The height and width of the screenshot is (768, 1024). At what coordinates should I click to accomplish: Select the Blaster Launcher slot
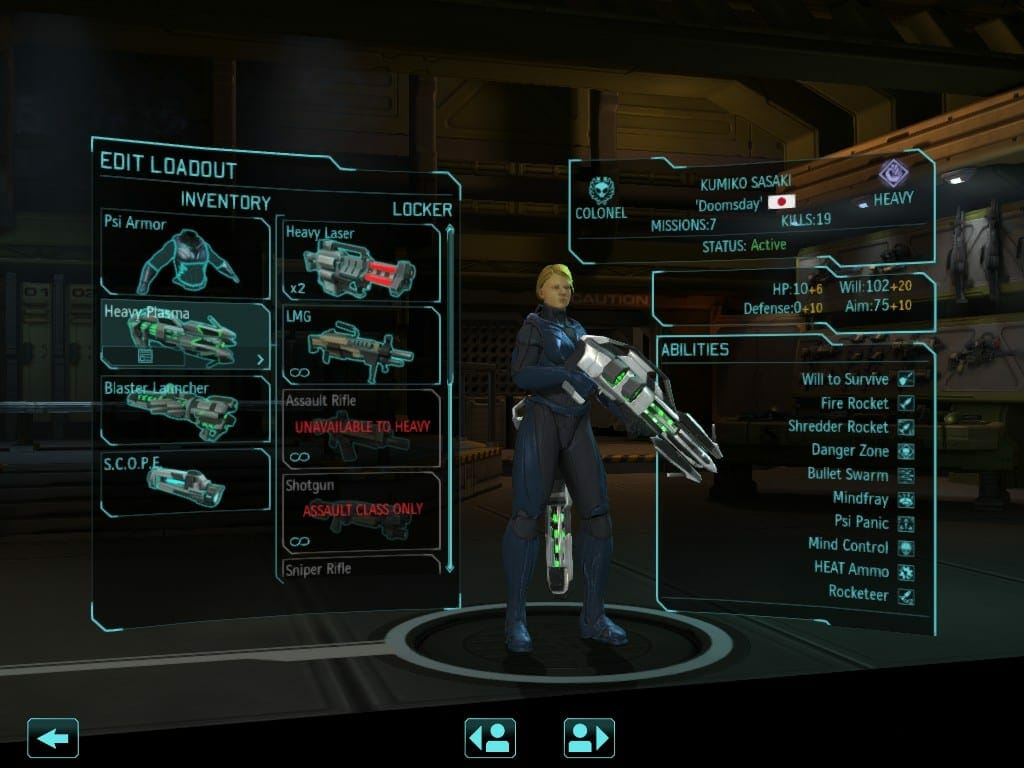click(185, 409)
